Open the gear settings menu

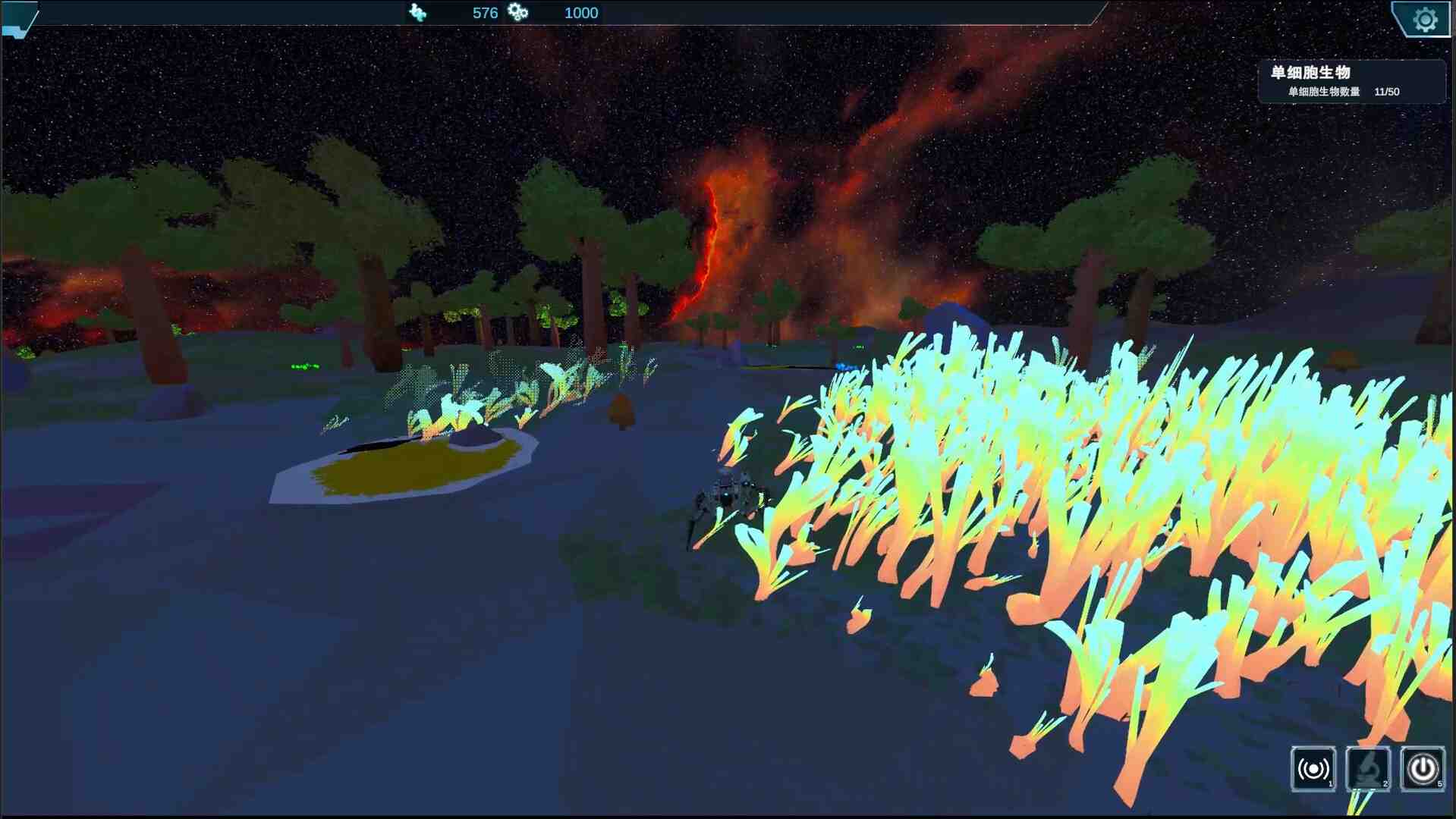click(1424, 20)
